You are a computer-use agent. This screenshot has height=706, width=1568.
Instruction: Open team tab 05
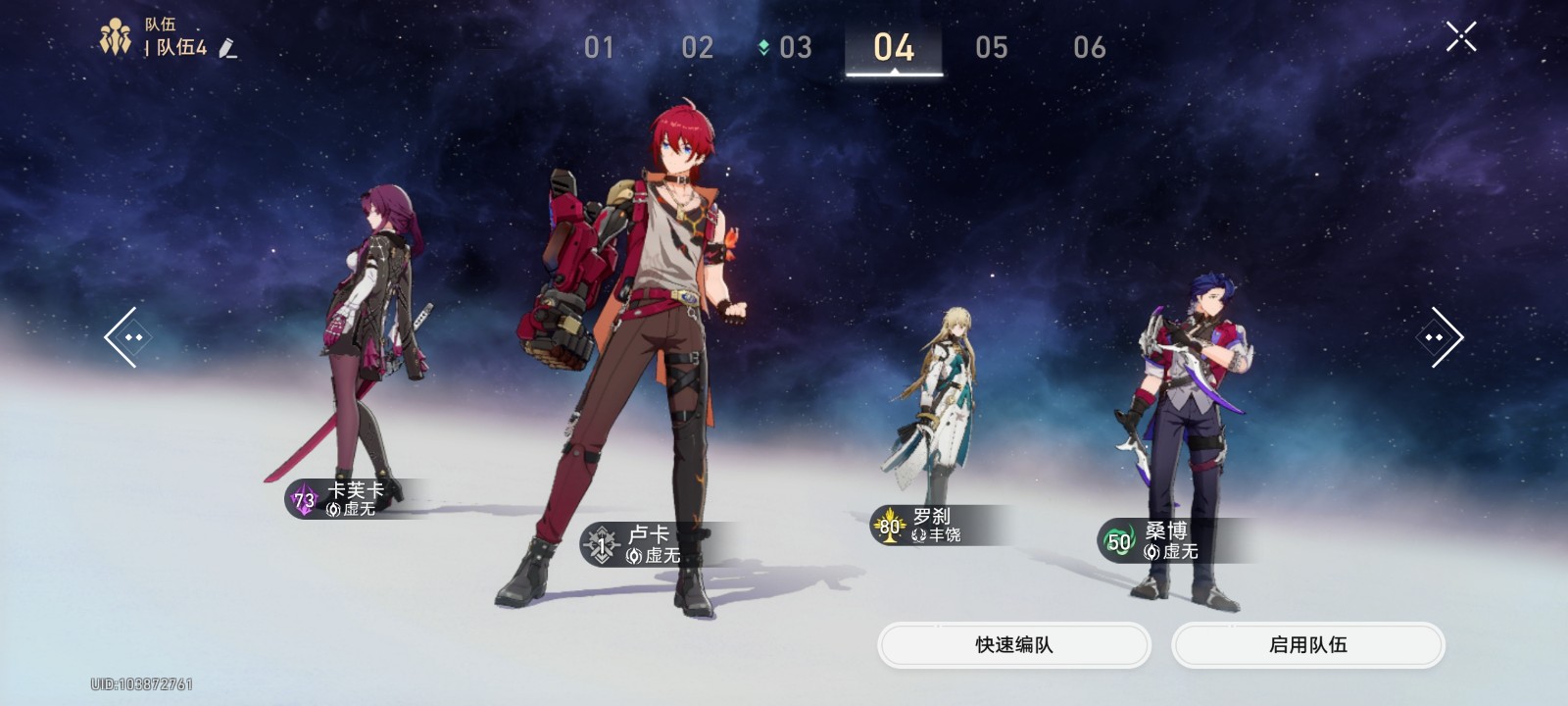[x=991, y=47]
